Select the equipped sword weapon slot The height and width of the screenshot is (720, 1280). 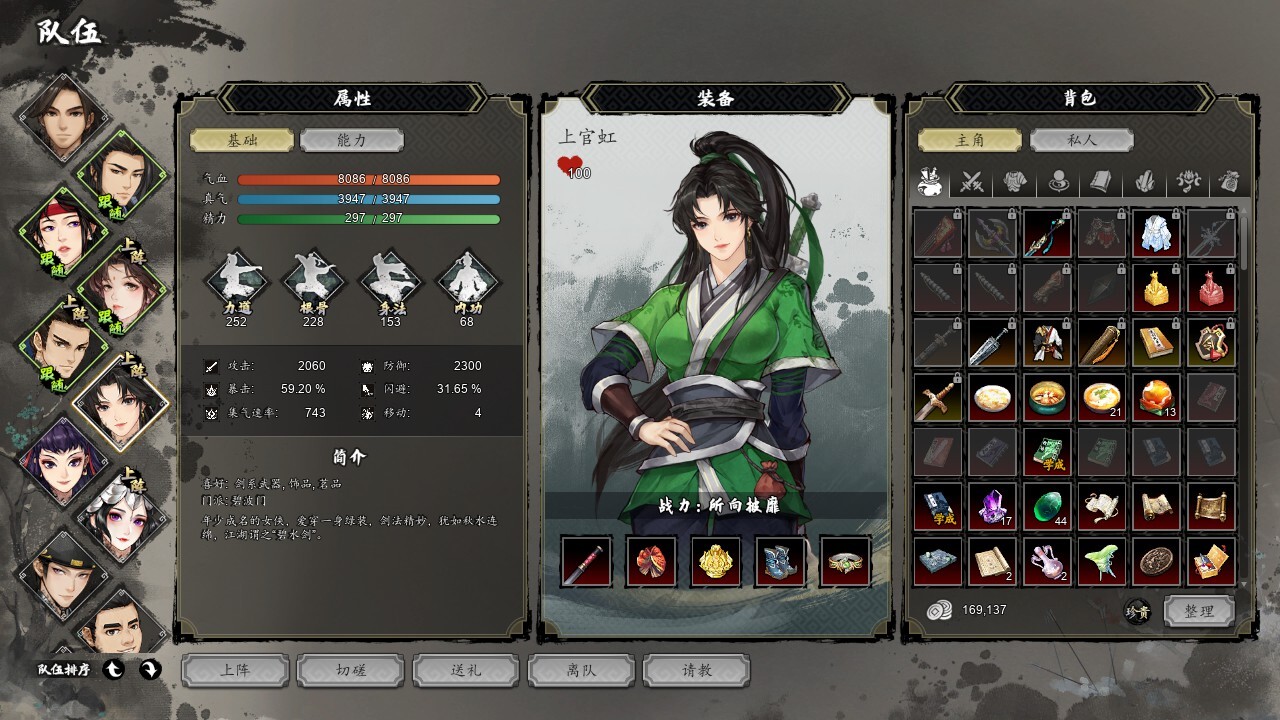pos(586,561)
